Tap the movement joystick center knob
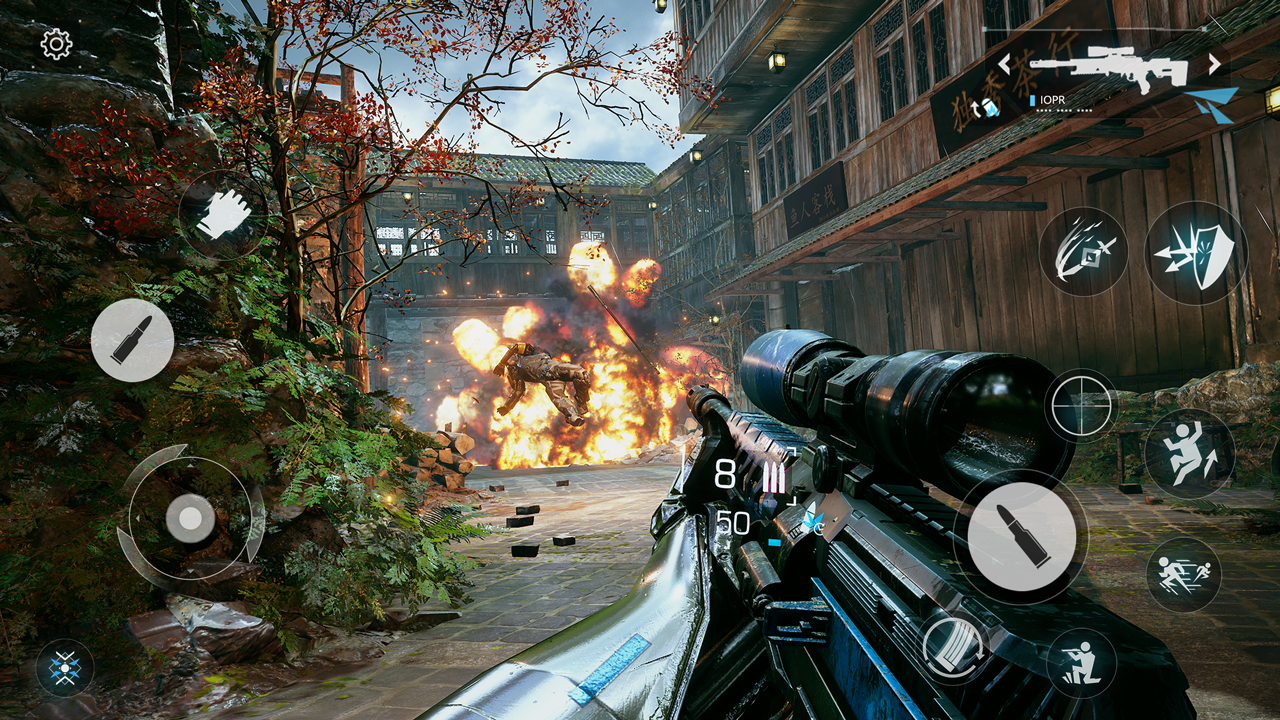Screen dimensions: 1280x720 [189, 519]
